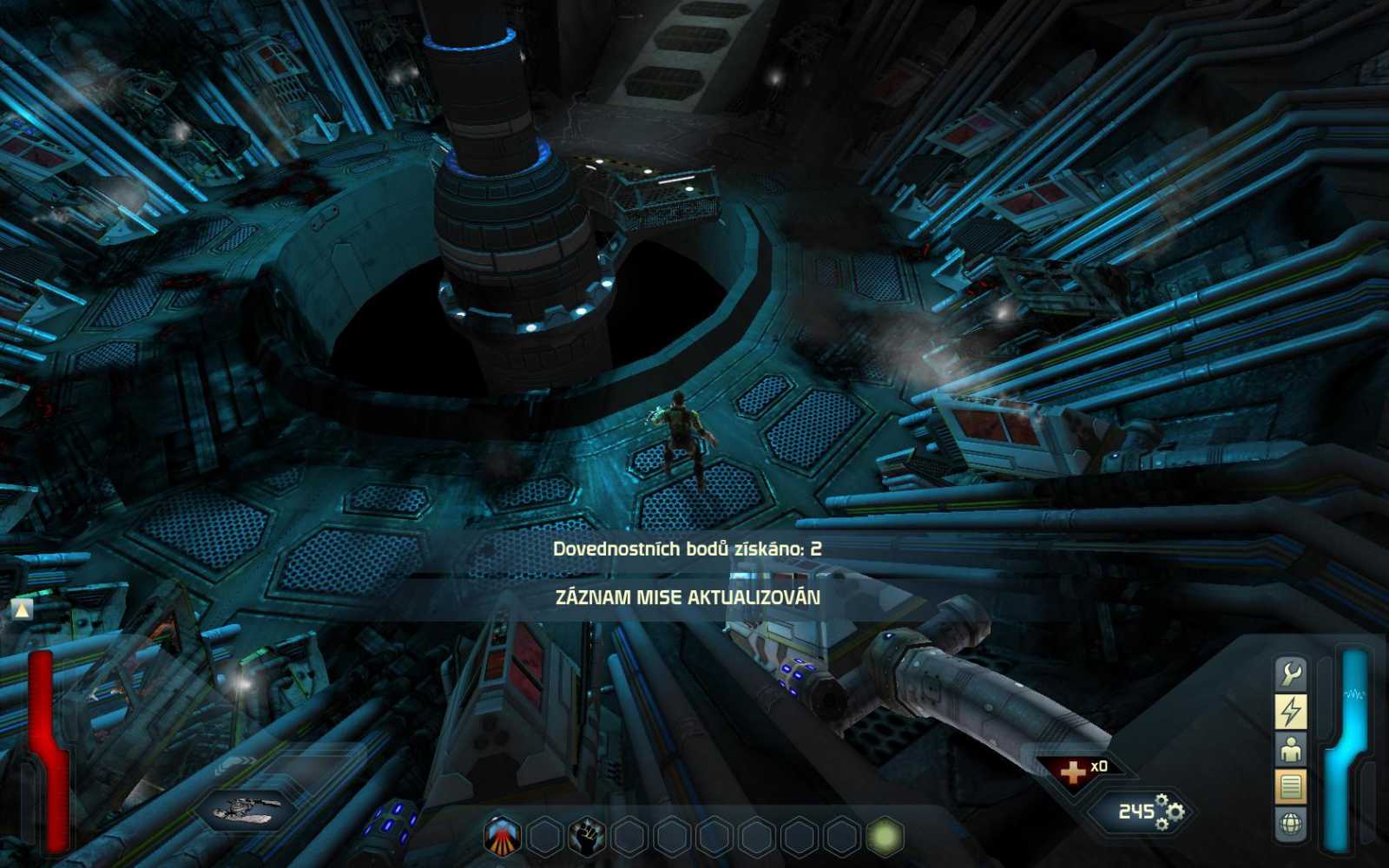Click the first empty hexagonal skill slot
This screenshot has width=1389, height=868.
(544, 834)
